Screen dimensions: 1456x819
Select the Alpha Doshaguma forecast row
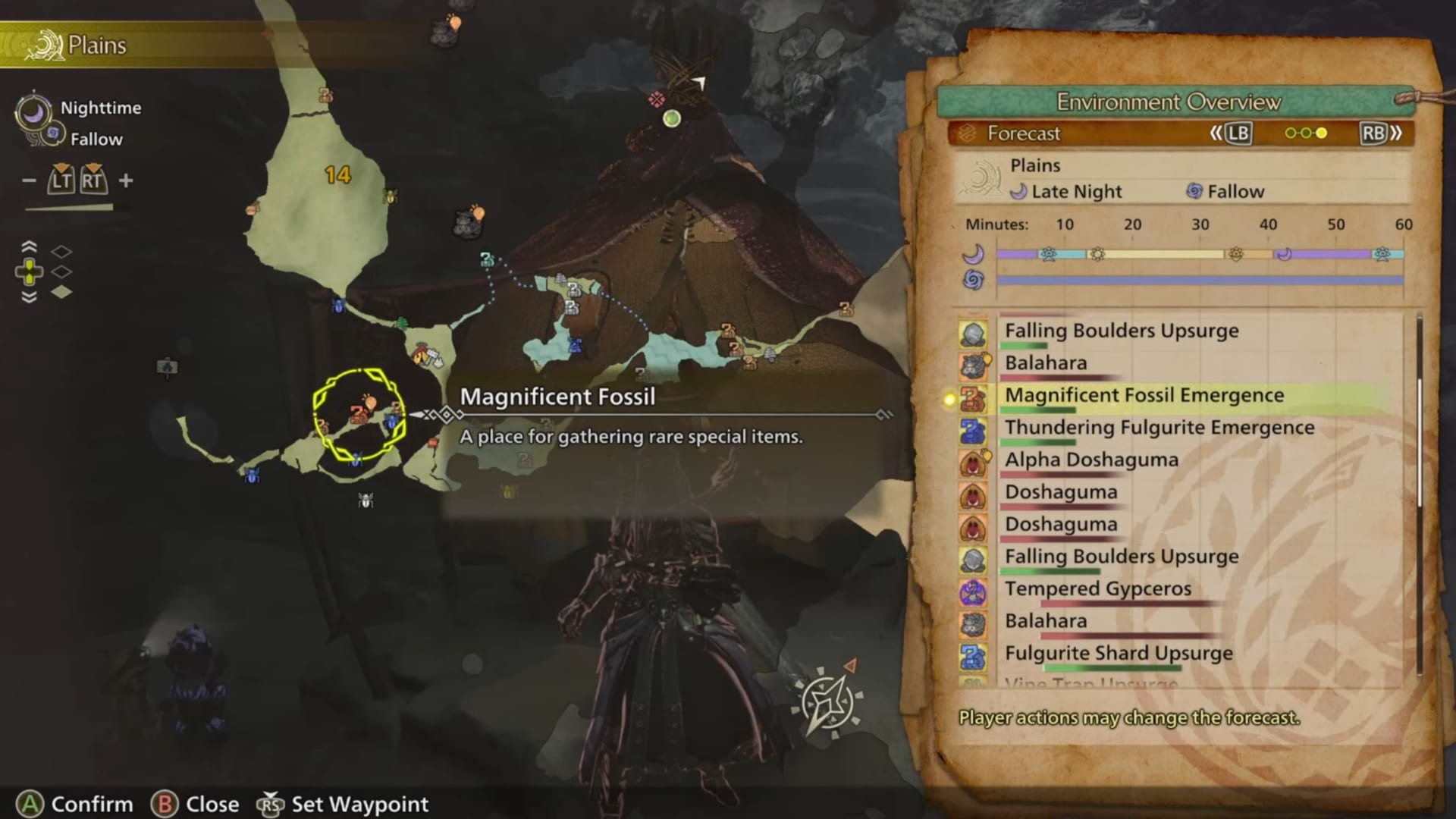1091,460
